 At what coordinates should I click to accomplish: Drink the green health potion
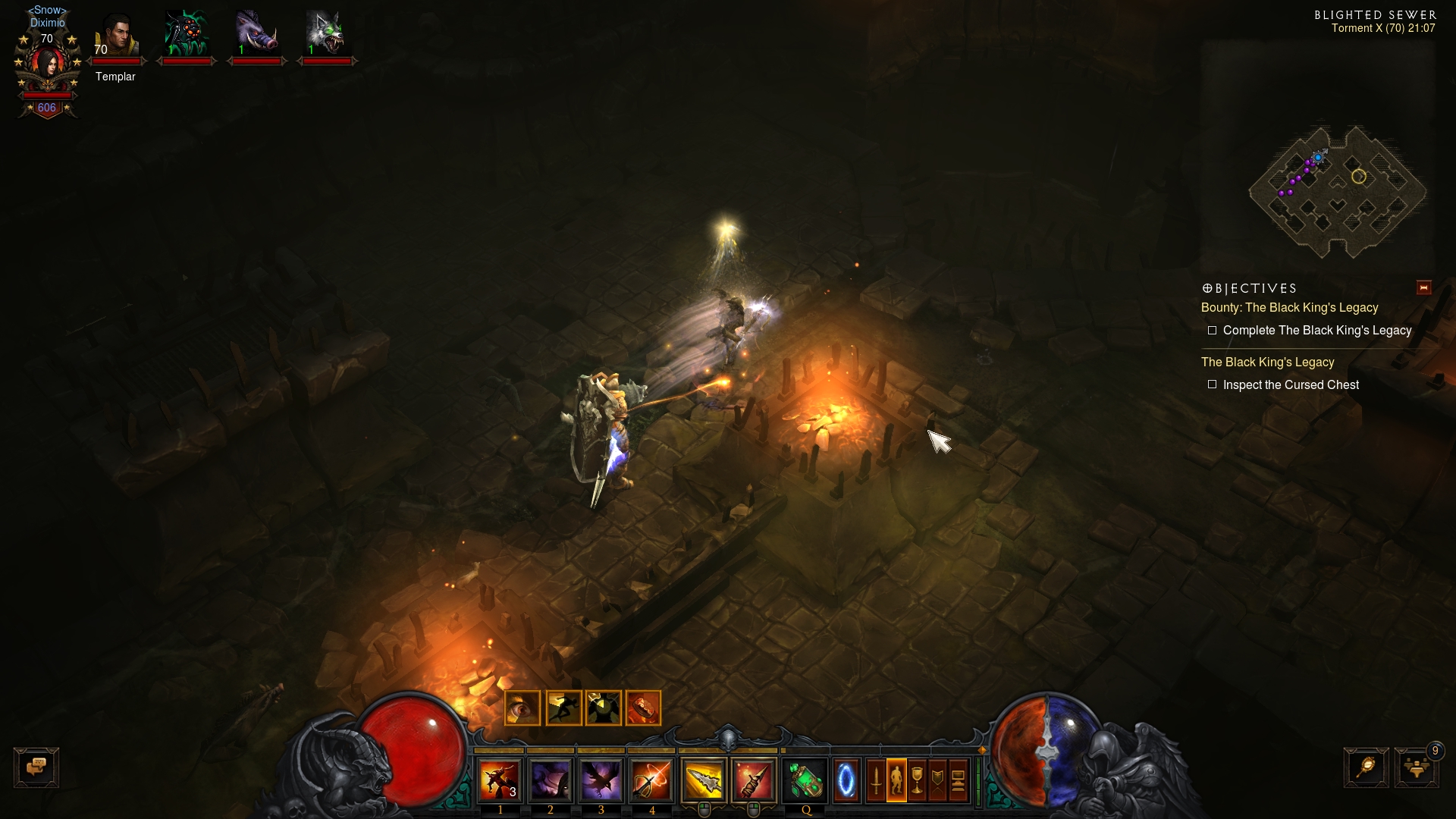[x=805, y=780]
